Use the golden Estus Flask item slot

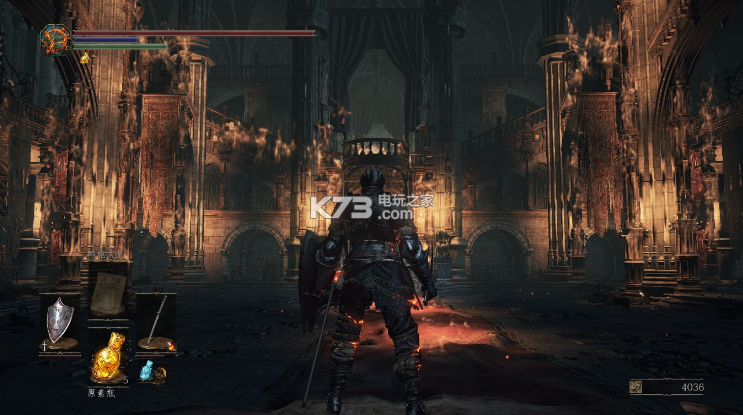tap(107, 358)
